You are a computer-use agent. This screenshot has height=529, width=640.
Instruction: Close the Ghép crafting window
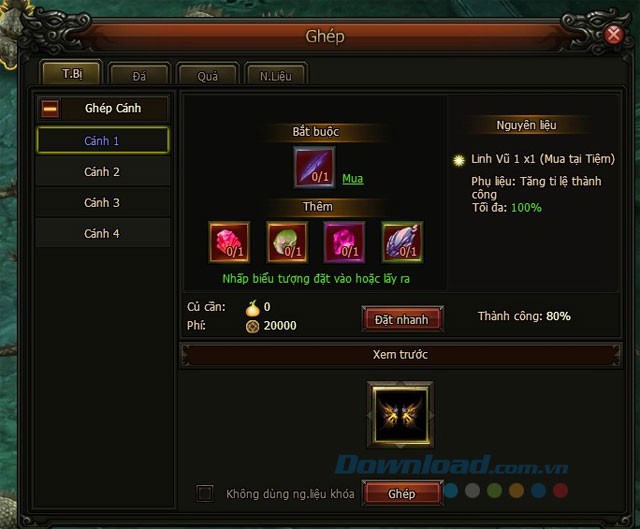[614, 36]
